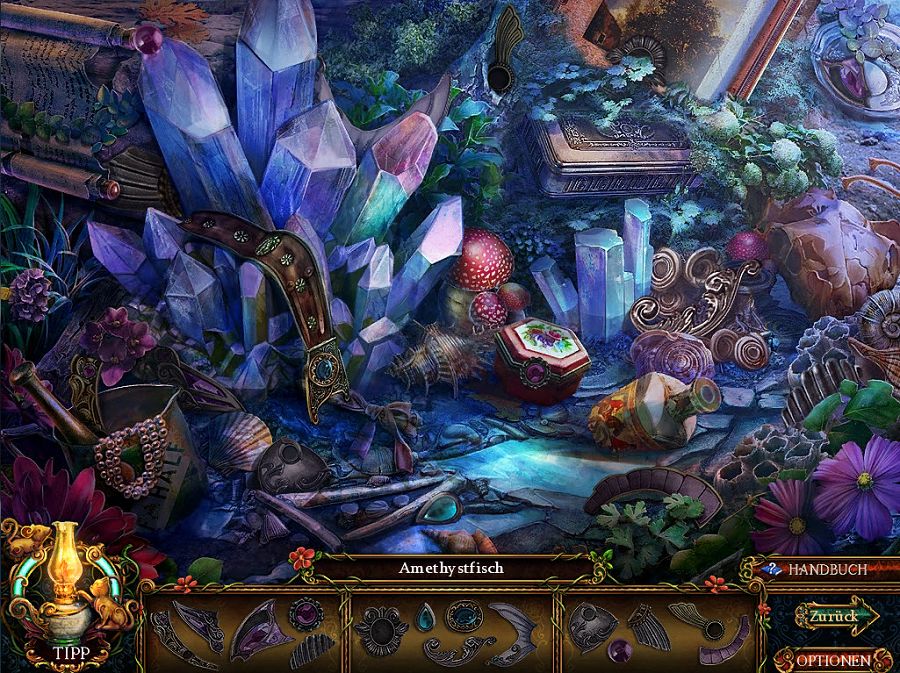Select the teal oval brooch fragment
Viewport: 900px width, 673px height.
[463, 614]
